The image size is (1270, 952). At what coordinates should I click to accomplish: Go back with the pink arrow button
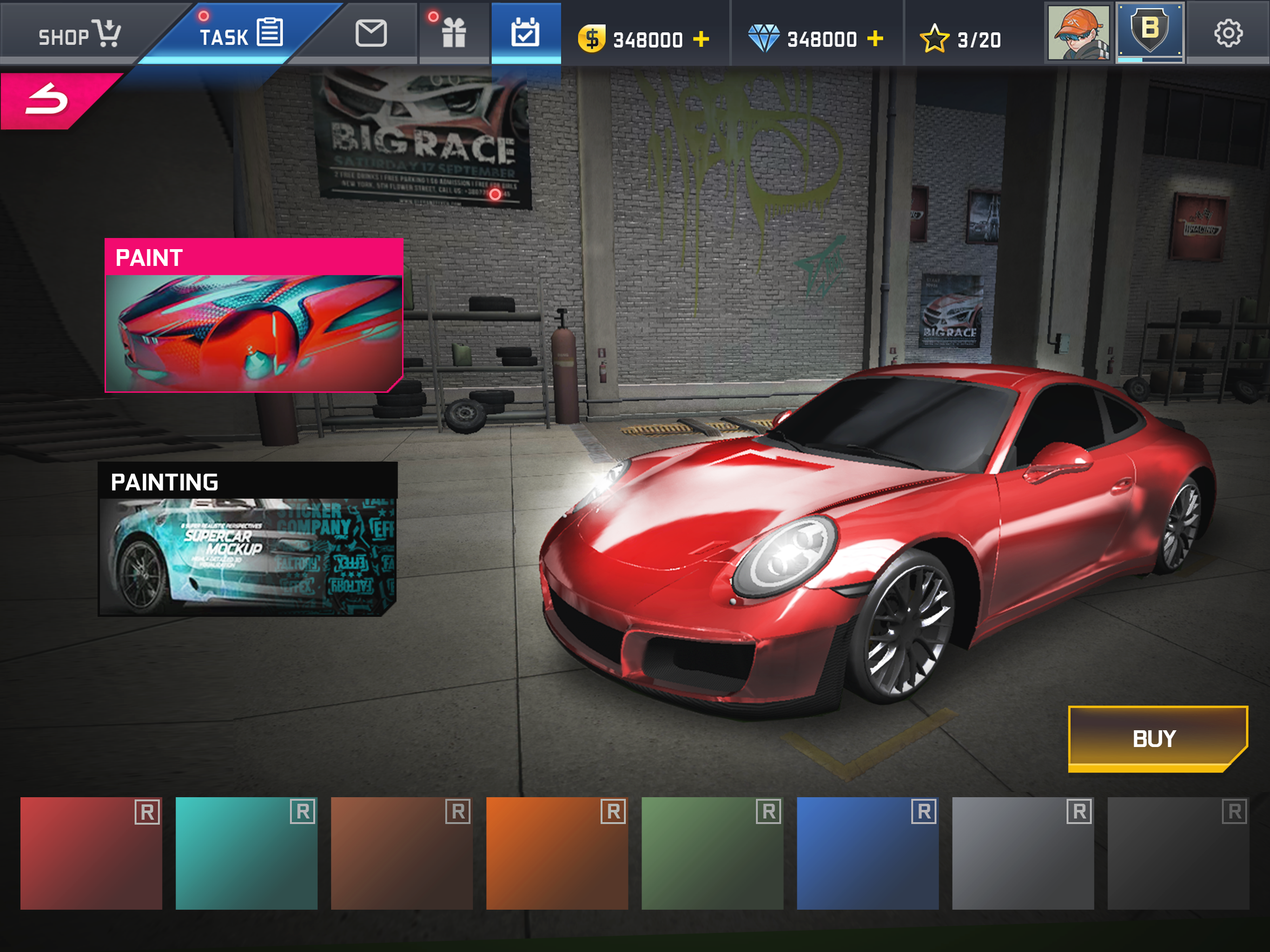click(x=49, y=100)
